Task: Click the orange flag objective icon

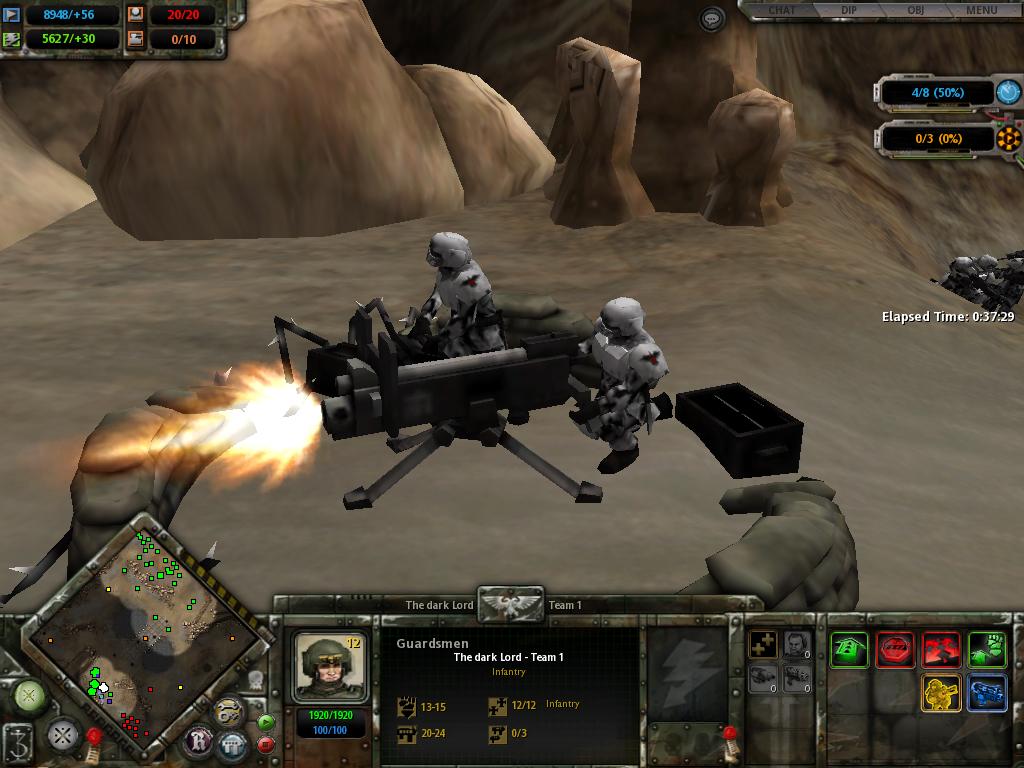Action: [x=1008, y=139]
